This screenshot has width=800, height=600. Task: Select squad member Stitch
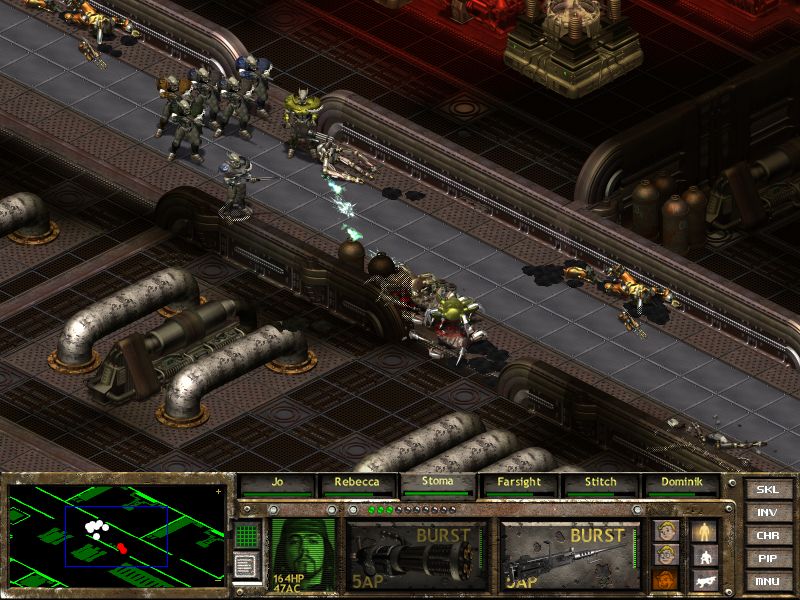601,484
